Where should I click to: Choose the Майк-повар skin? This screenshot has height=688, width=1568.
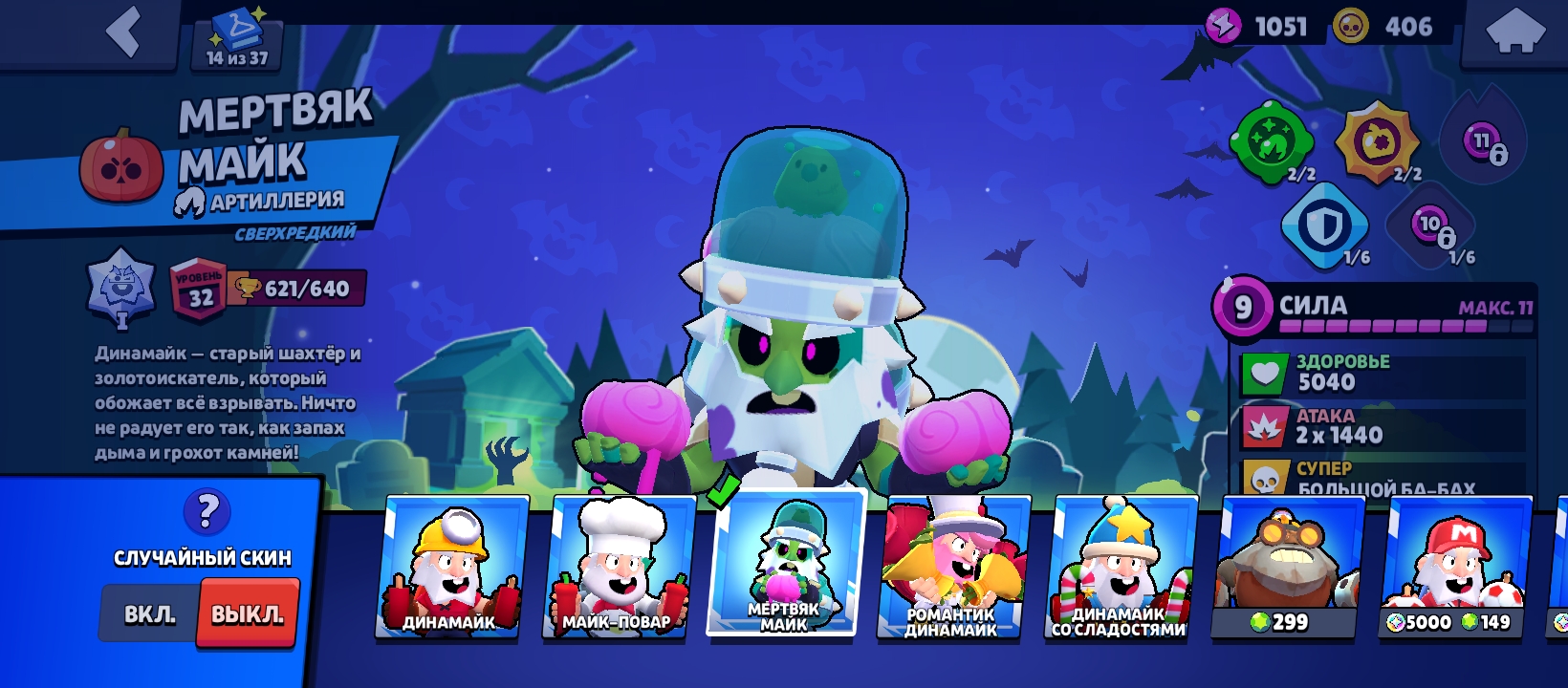(x=617, y=566)
